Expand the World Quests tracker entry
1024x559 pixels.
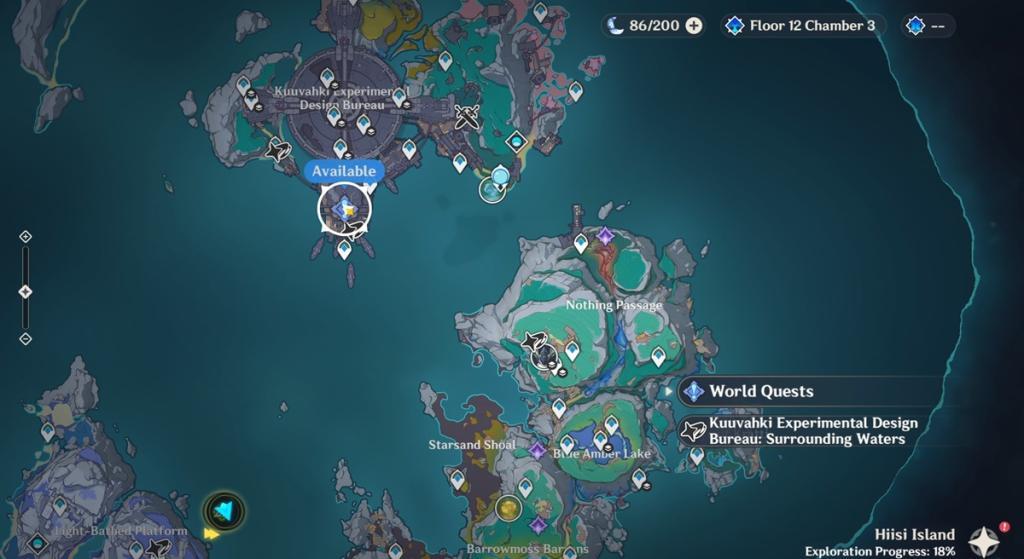point(760,392)
